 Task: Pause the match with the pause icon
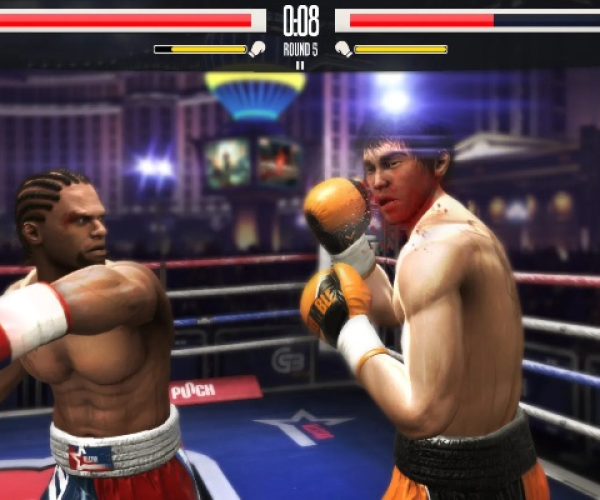pos(300,65)
